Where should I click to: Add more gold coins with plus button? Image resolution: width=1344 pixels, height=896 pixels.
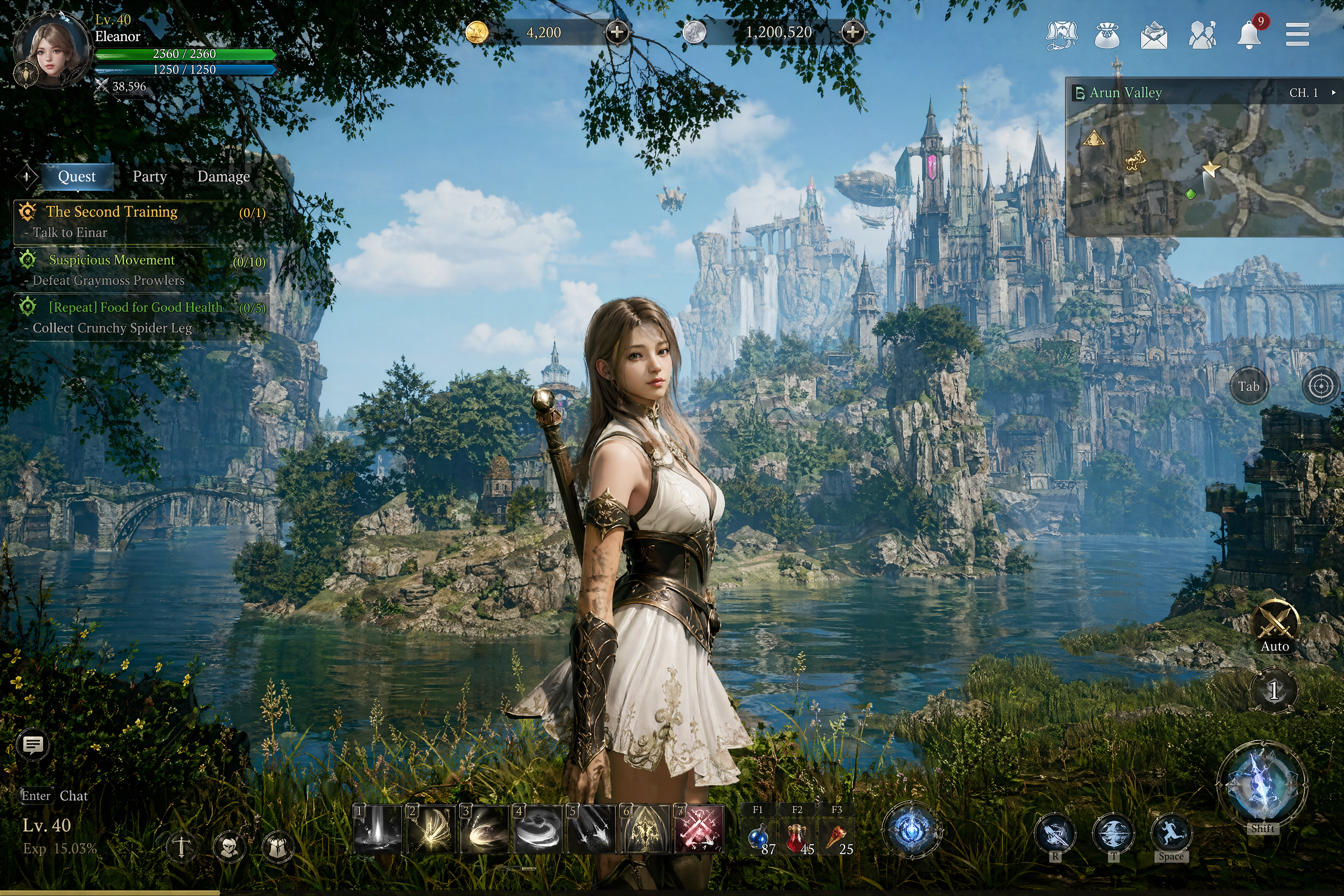(616, 32)
